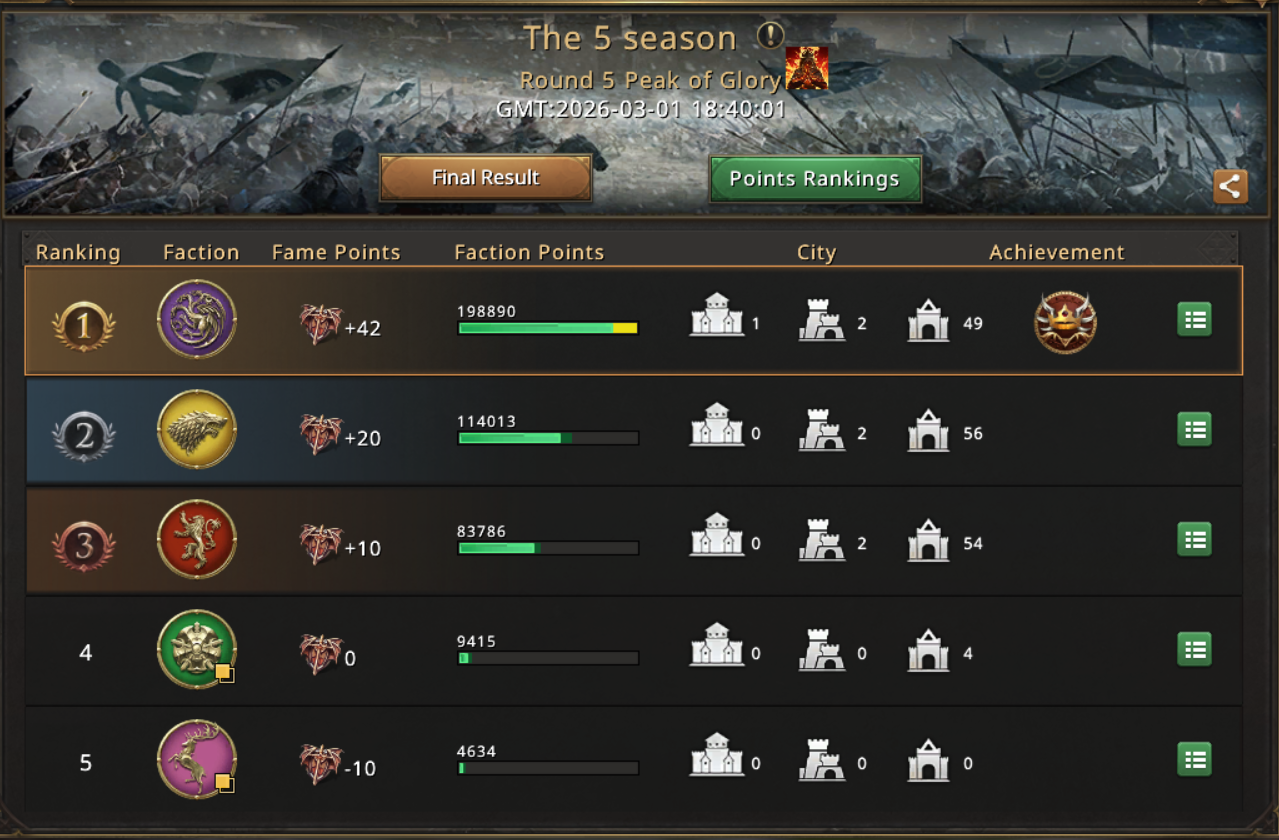Choose the red Lannister lion emblem

197,539
